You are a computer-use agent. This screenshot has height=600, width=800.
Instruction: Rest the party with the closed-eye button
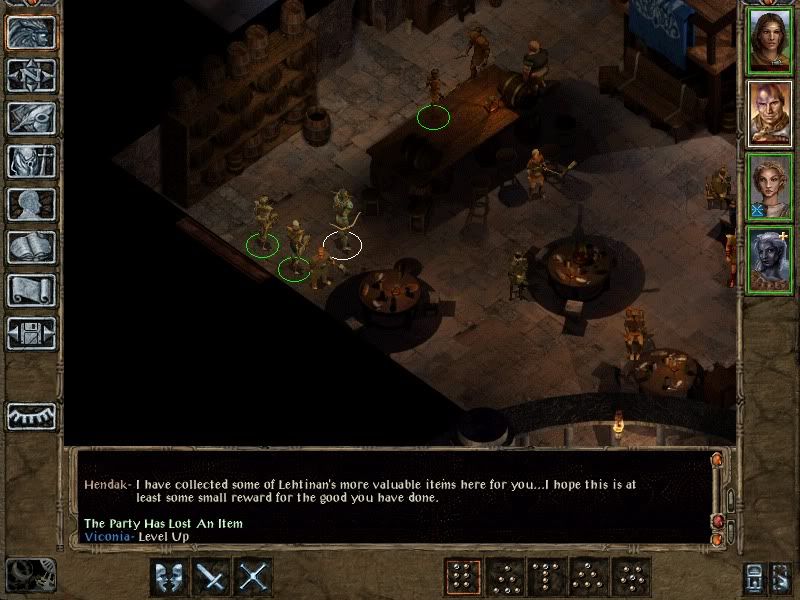point(31,416)
